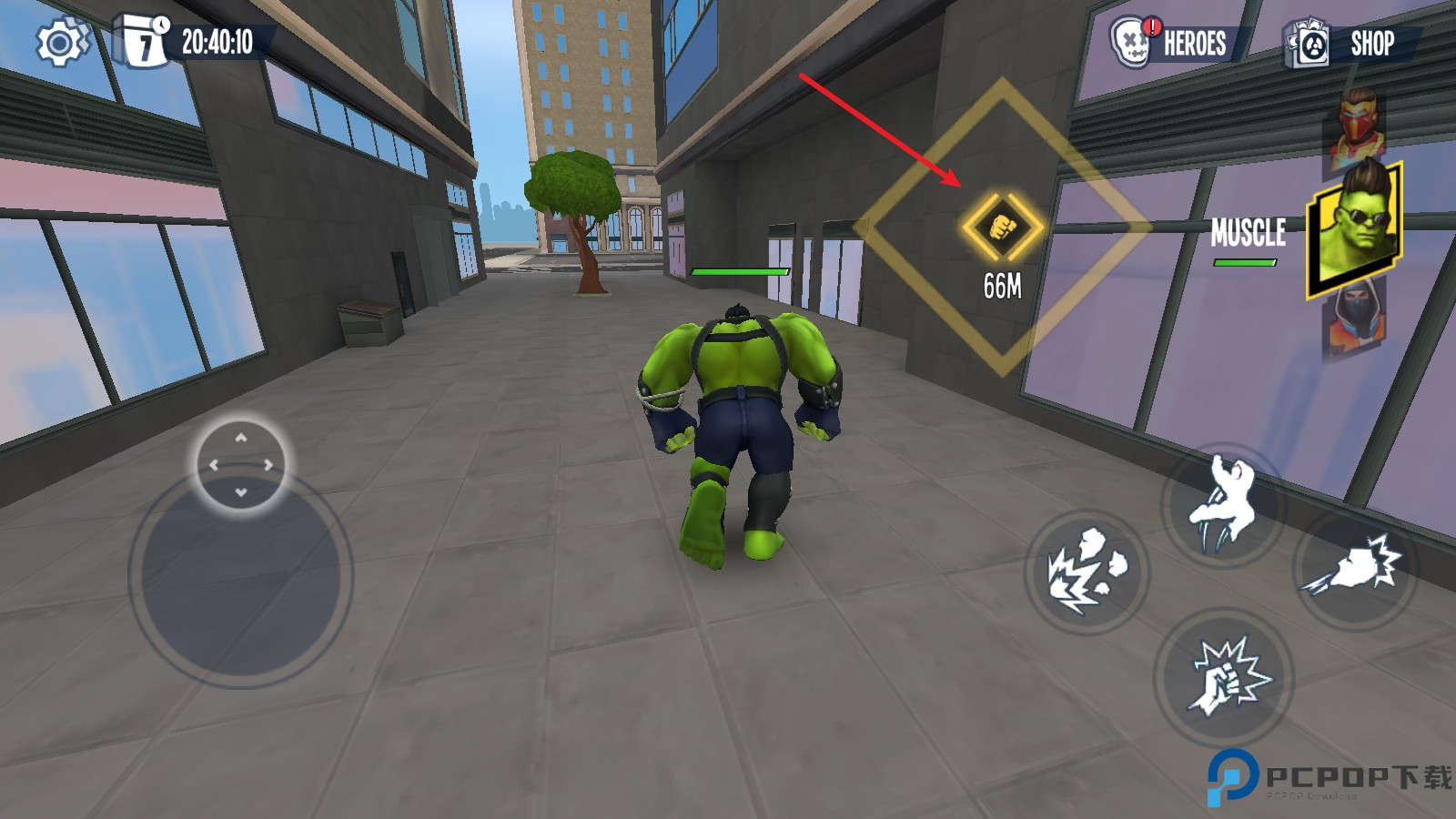This screenshot has width=1456, height=819.
Task: Open the Heroes menu
Action: [x=1172, y=43]
